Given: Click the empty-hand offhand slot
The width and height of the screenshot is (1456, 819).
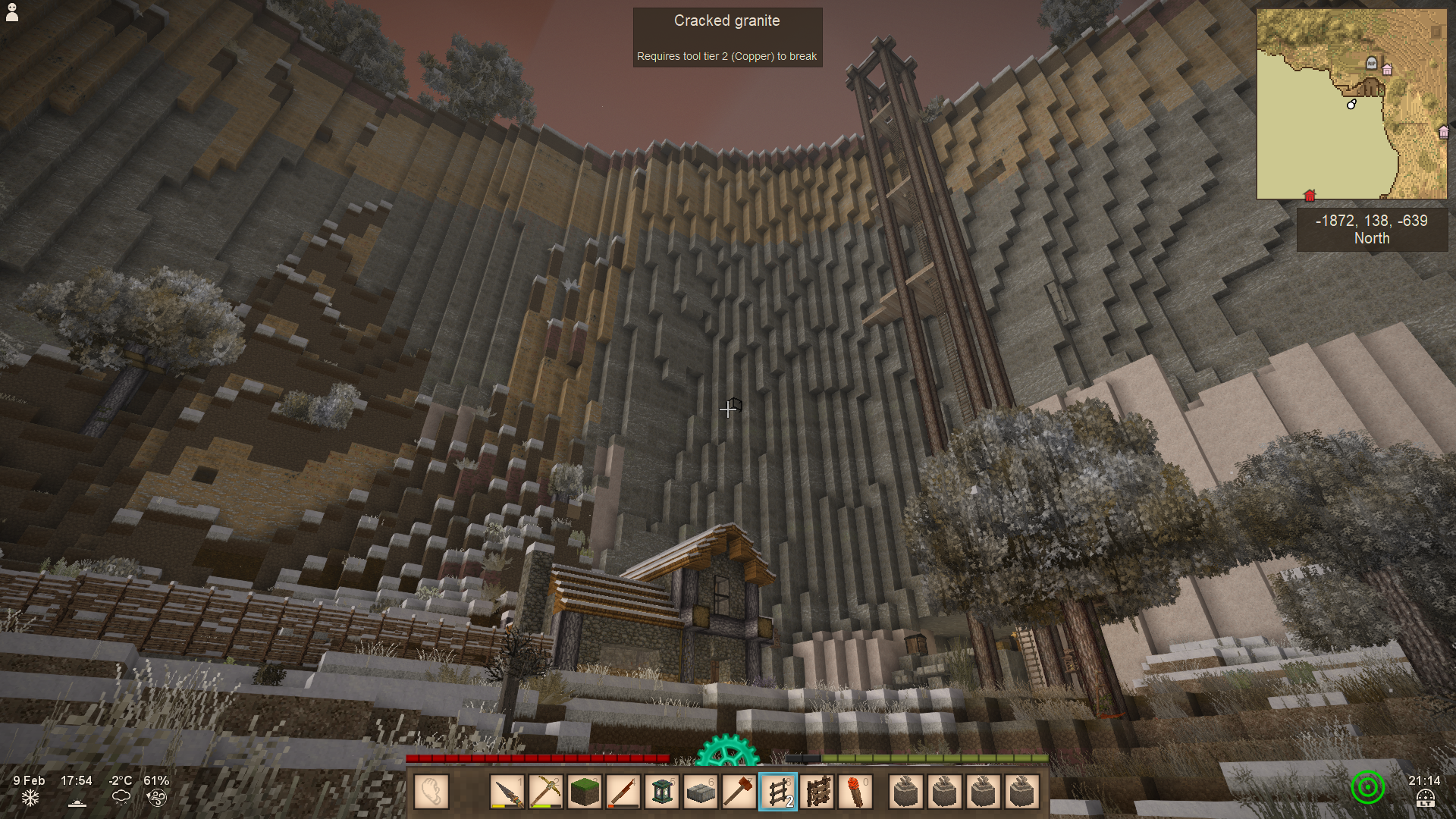Looking at the screenshot, I should tap(431, 792).
